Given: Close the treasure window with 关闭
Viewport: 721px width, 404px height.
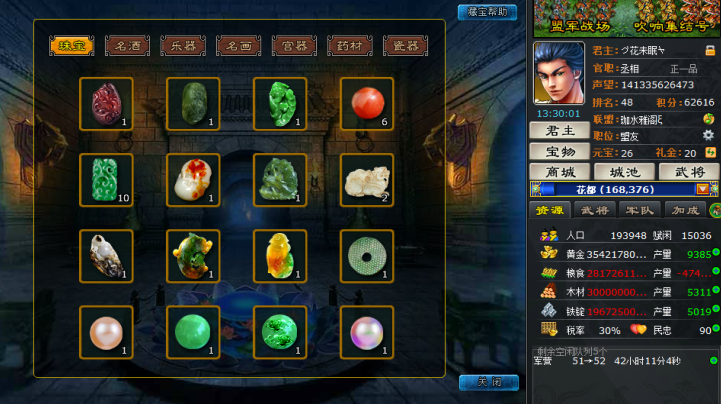Looking at the screenshot, I should (488, 383).
